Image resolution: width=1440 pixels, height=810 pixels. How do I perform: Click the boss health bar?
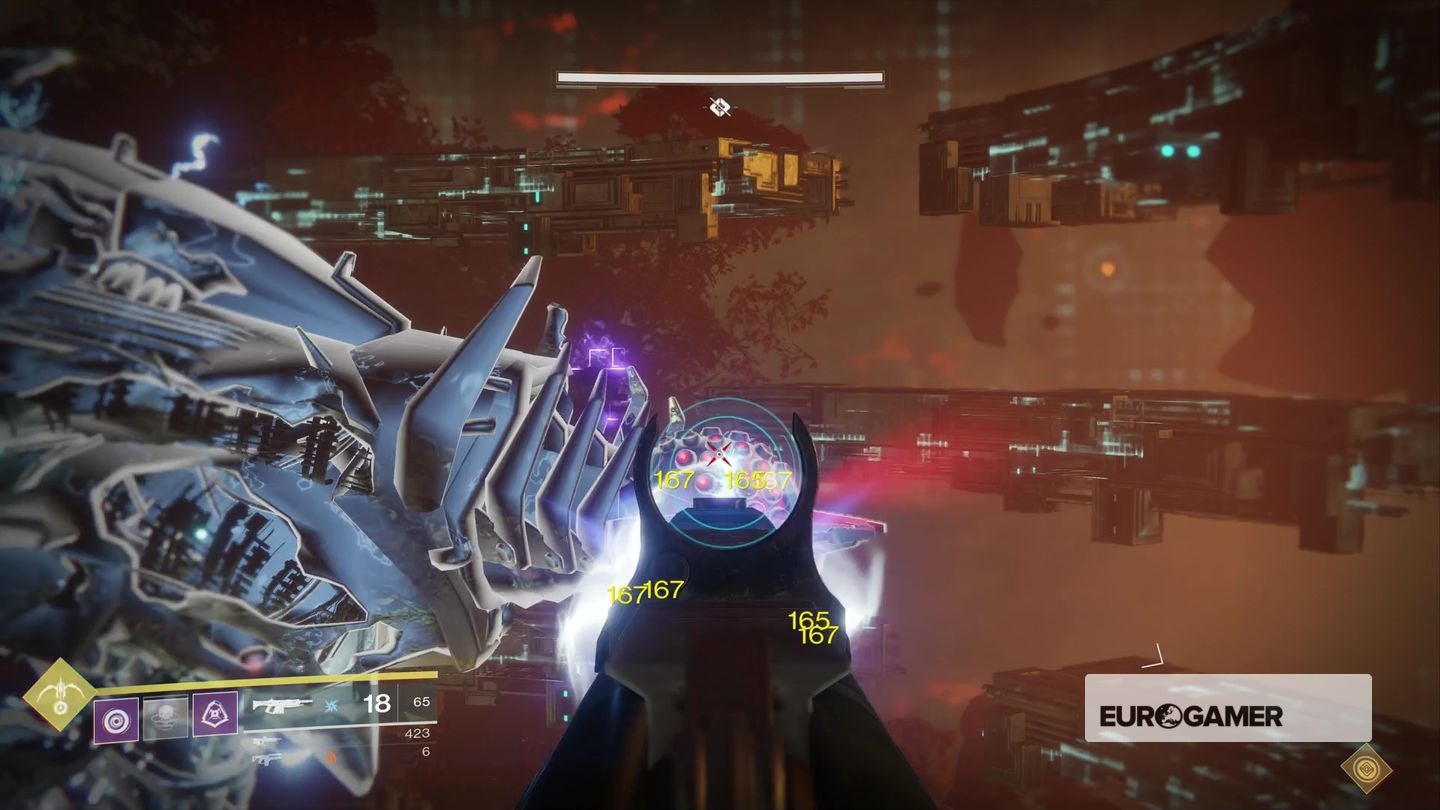point(718,75)
